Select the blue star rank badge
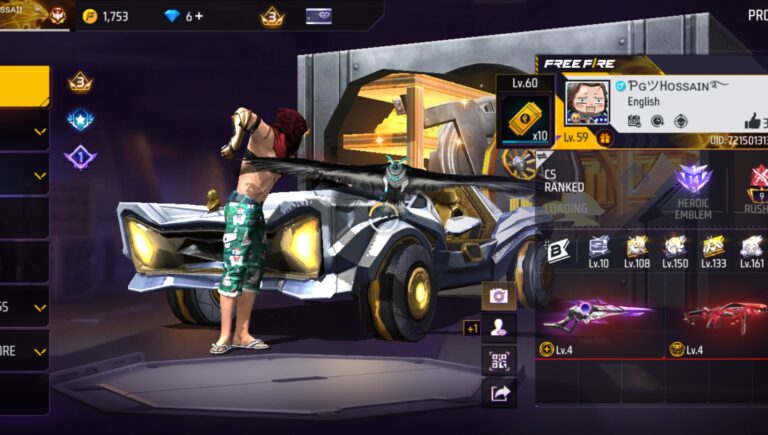The width and height of the screenshot is (768, 435). [x=80, y=121]
